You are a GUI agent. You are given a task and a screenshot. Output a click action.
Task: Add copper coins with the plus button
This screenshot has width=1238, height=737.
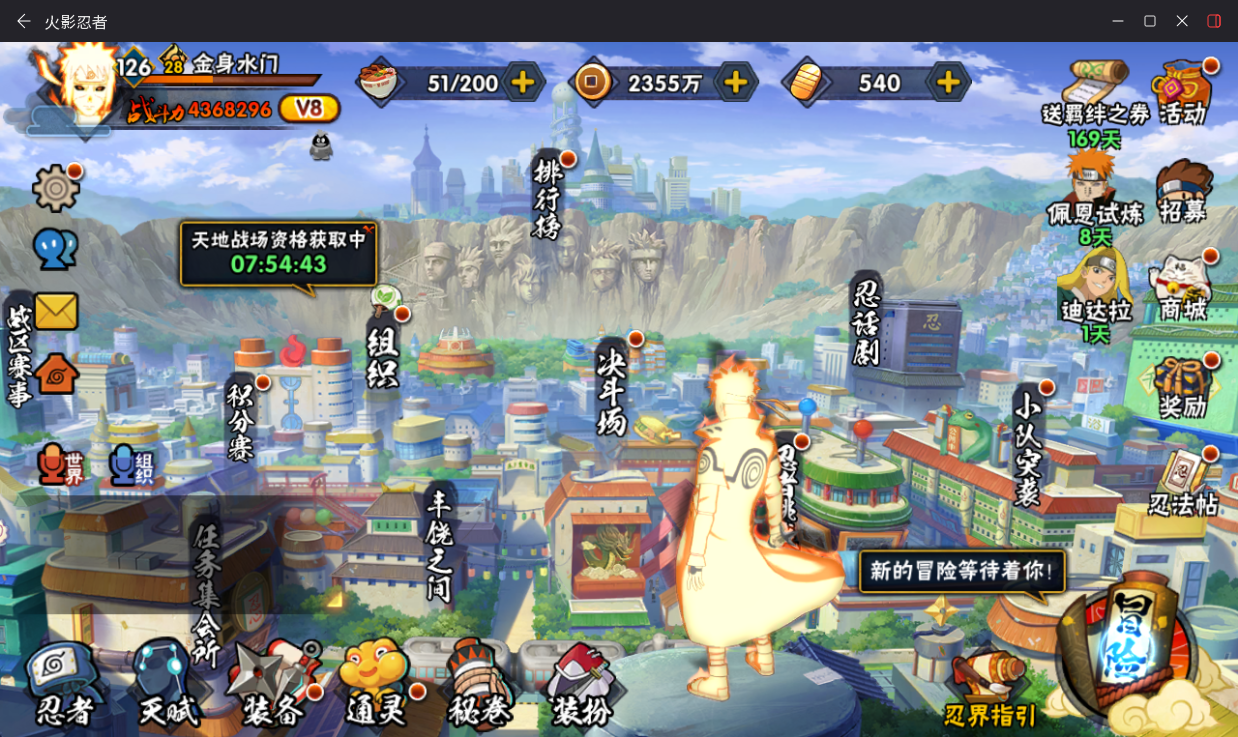735,83
